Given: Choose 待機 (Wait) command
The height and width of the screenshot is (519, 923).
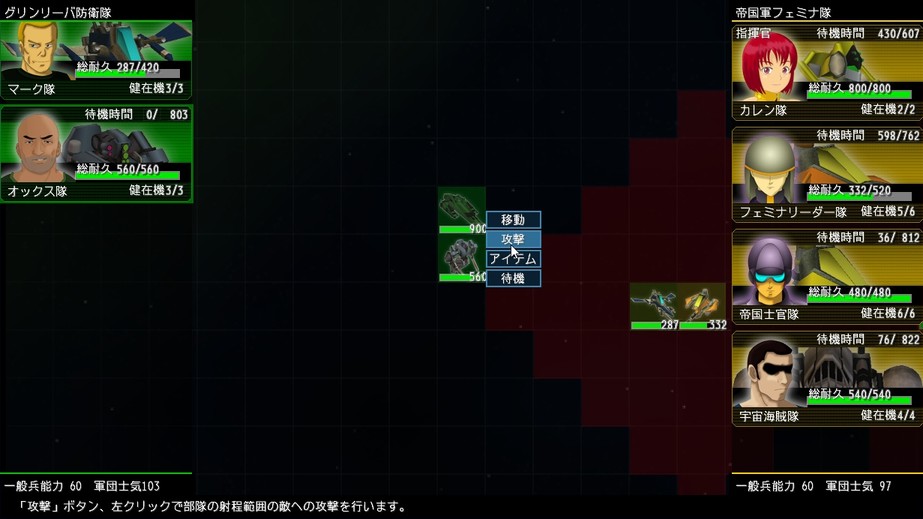Looking at the screenshot, I should 513,279.
